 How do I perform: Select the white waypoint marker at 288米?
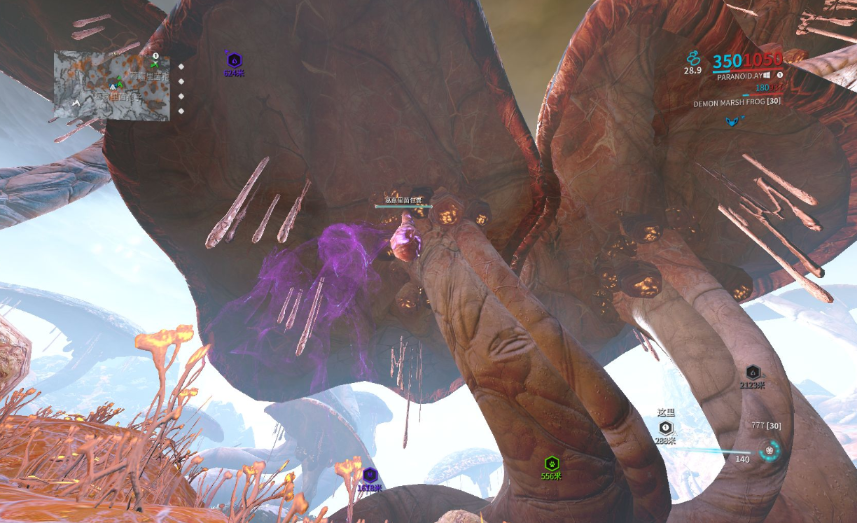(x=665, y=427)
